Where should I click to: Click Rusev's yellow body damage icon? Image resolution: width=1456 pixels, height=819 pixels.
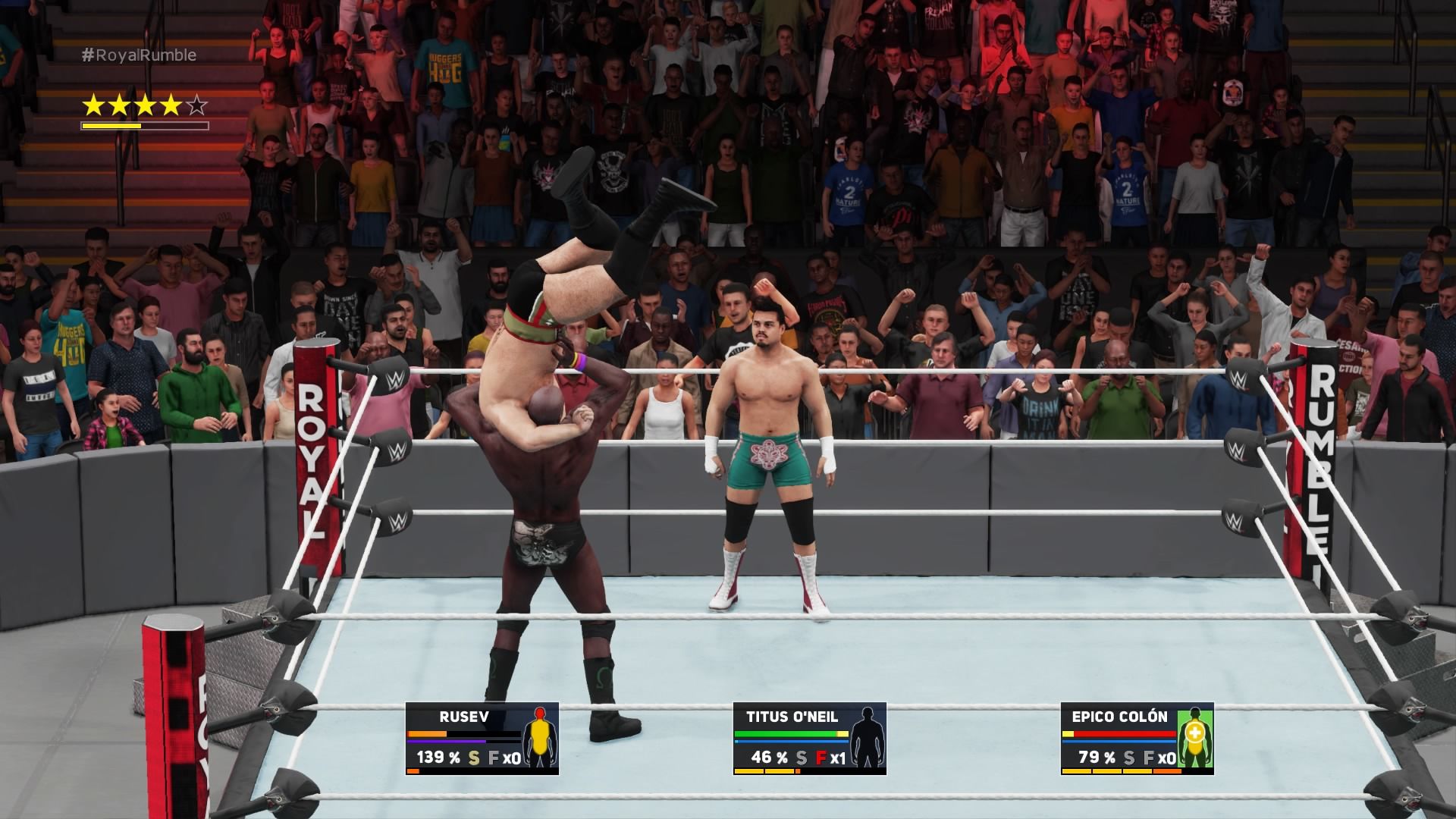tap(540, 738)
